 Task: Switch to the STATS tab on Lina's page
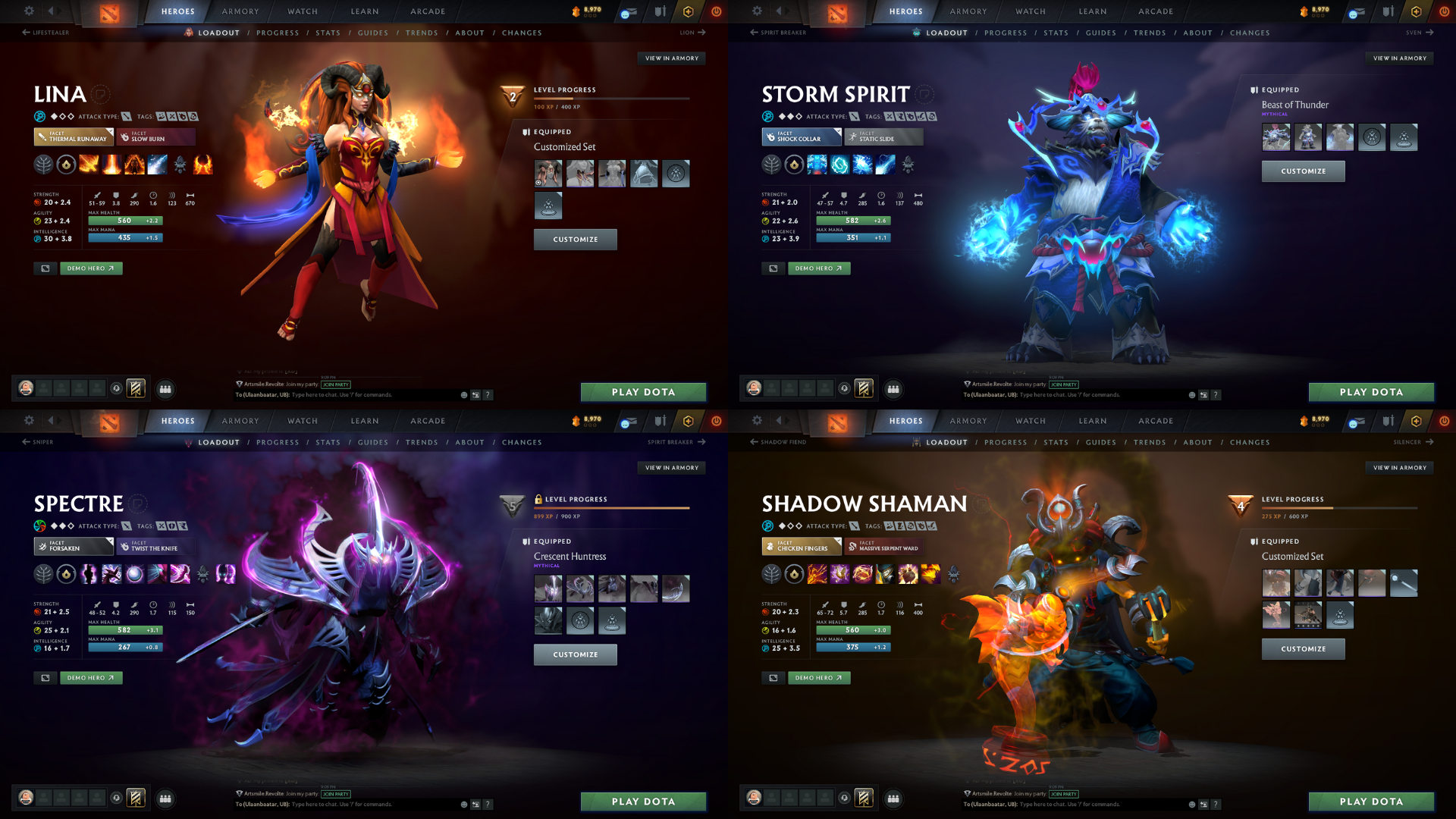coord(328,33)
